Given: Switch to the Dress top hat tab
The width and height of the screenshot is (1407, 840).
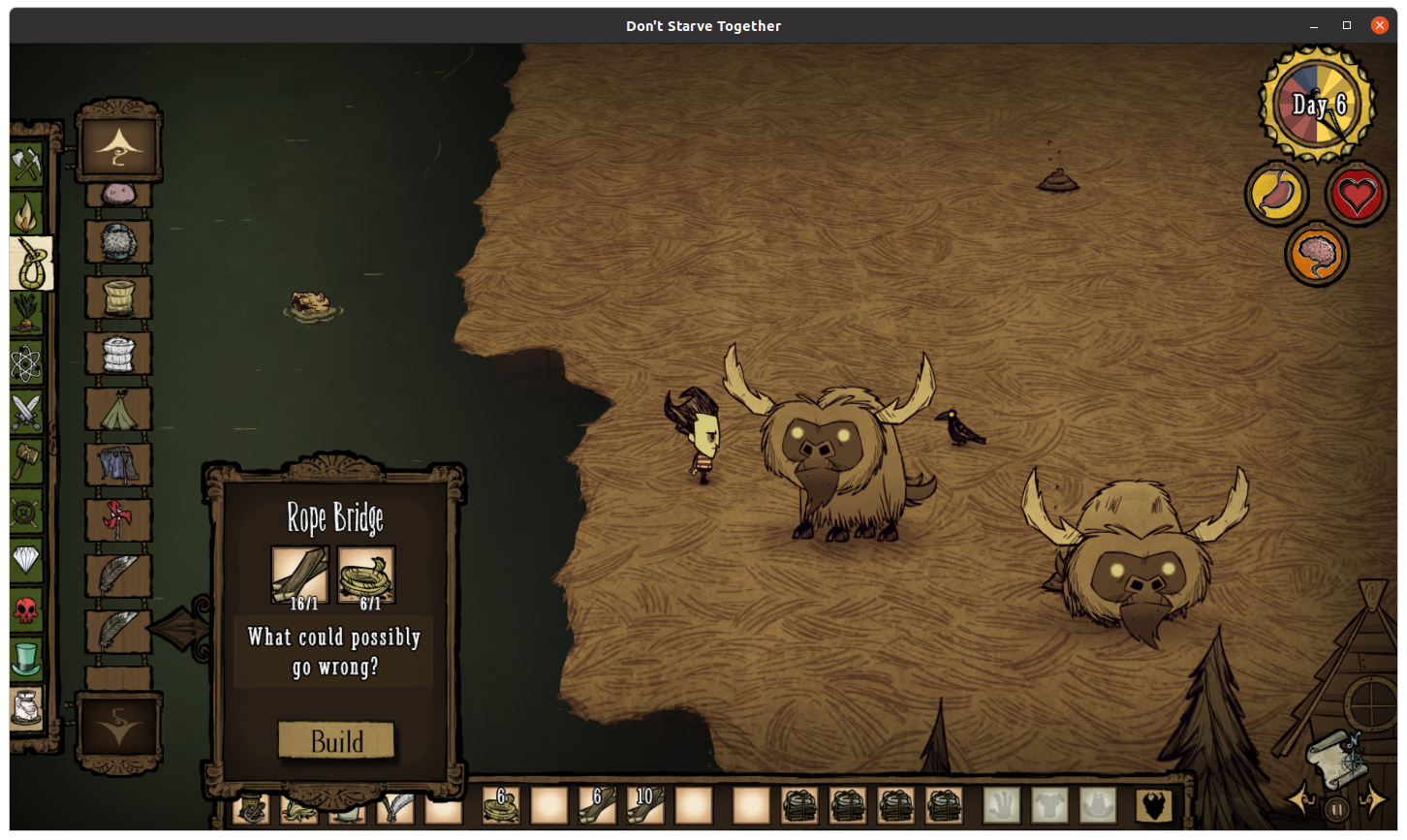Looking at the screenshot, I should pos(26,659).
